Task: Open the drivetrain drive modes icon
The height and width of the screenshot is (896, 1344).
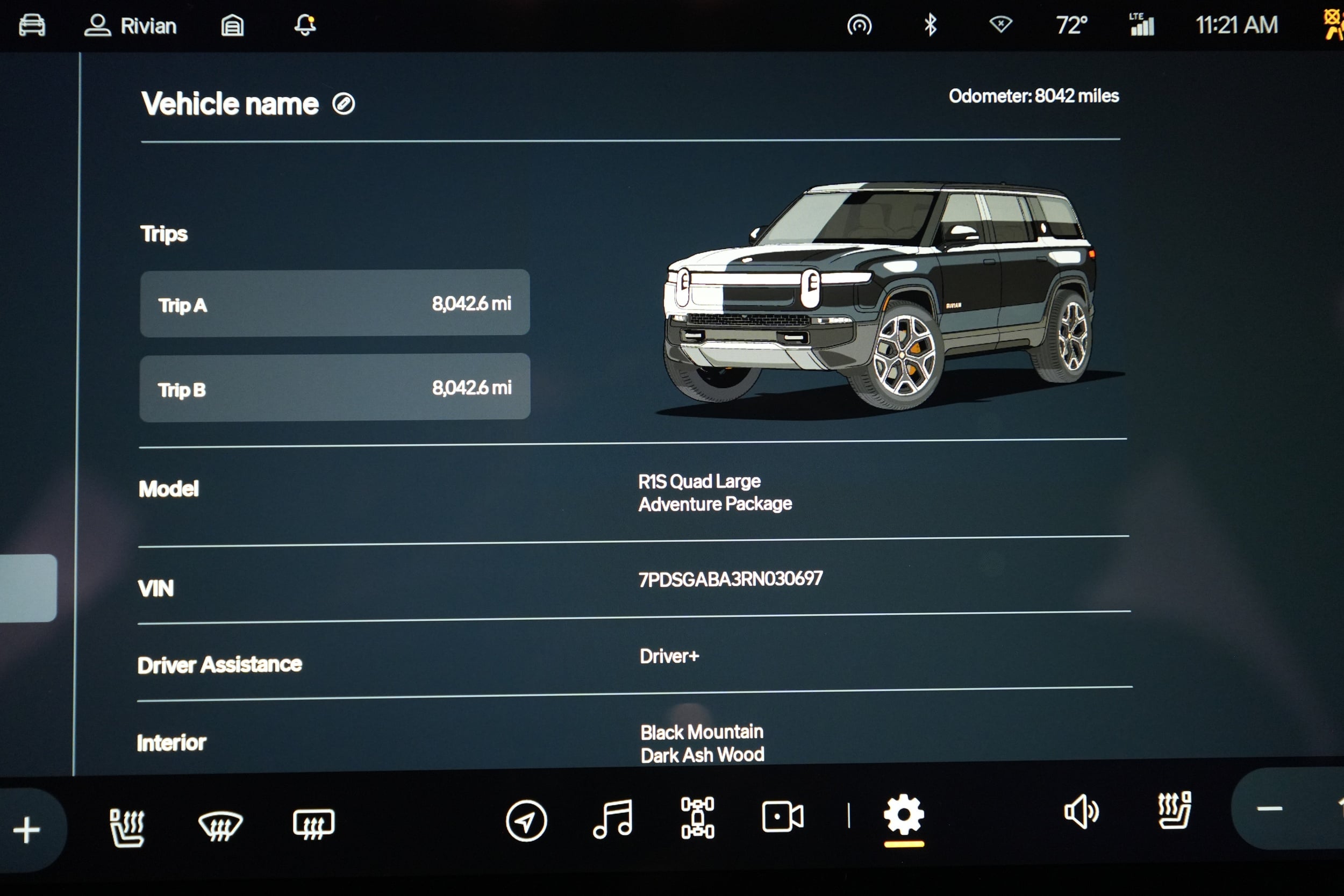Action: point(698,818)
